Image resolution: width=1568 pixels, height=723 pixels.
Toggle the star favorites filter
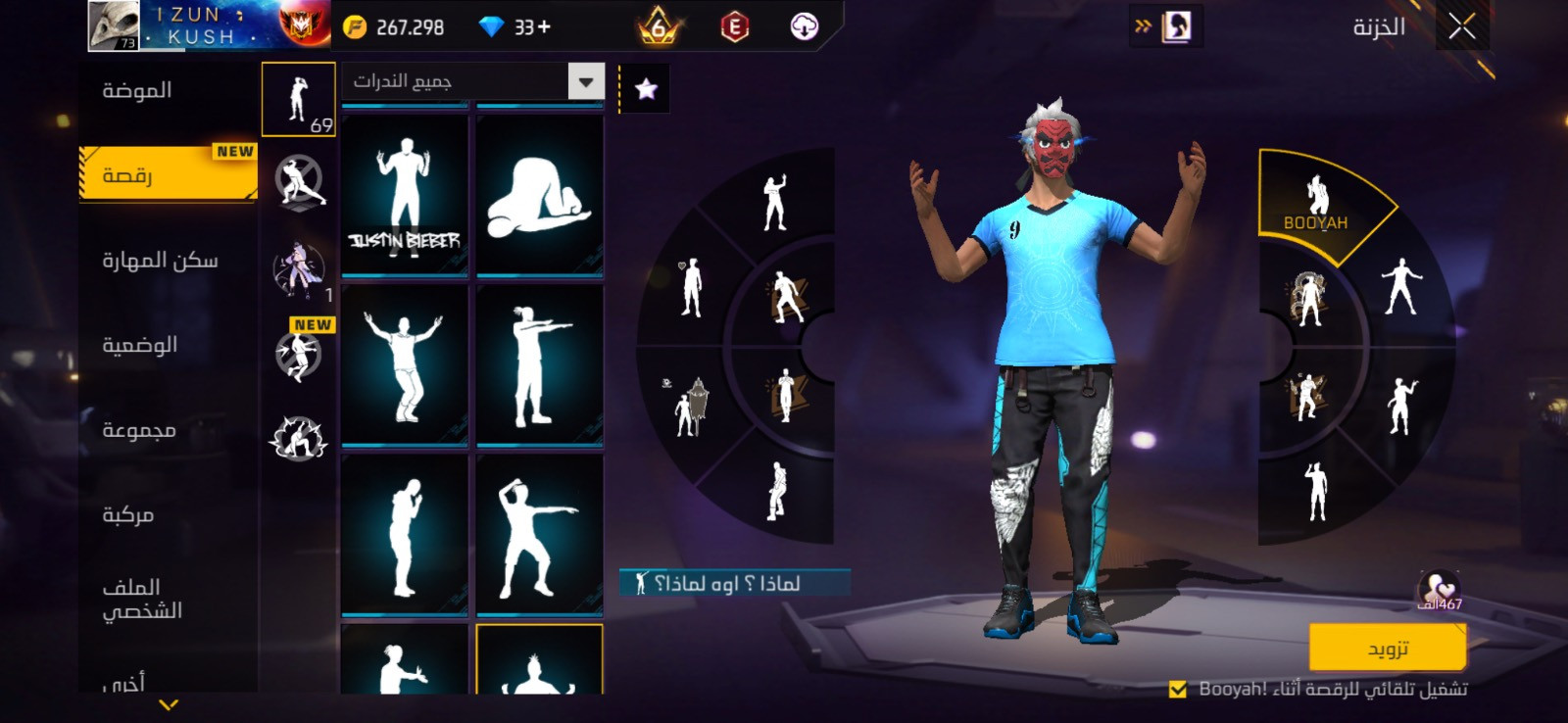tap(646, 89)
